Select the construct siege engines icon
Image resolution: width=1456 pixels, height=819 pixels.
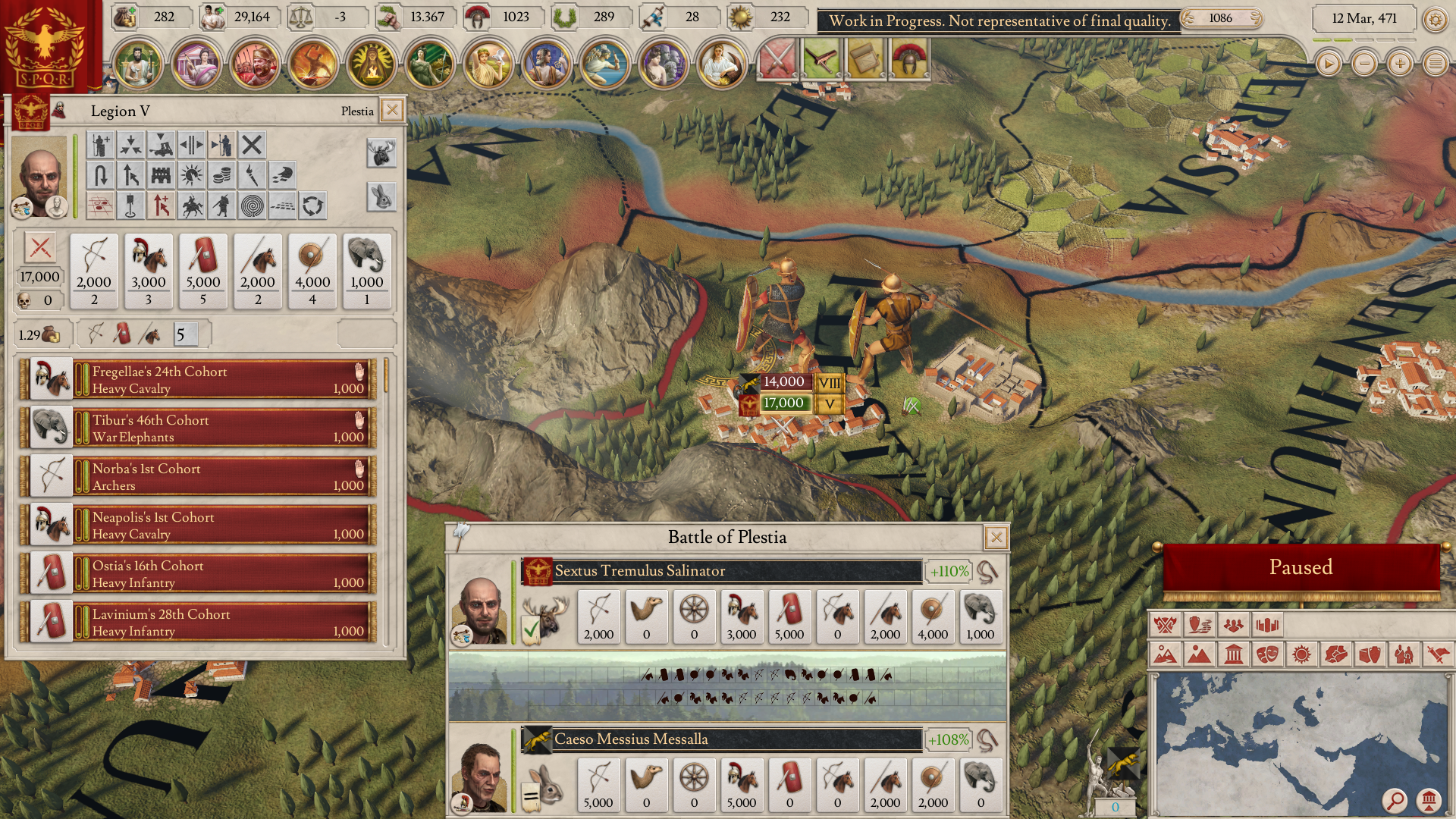coord(161,144)
